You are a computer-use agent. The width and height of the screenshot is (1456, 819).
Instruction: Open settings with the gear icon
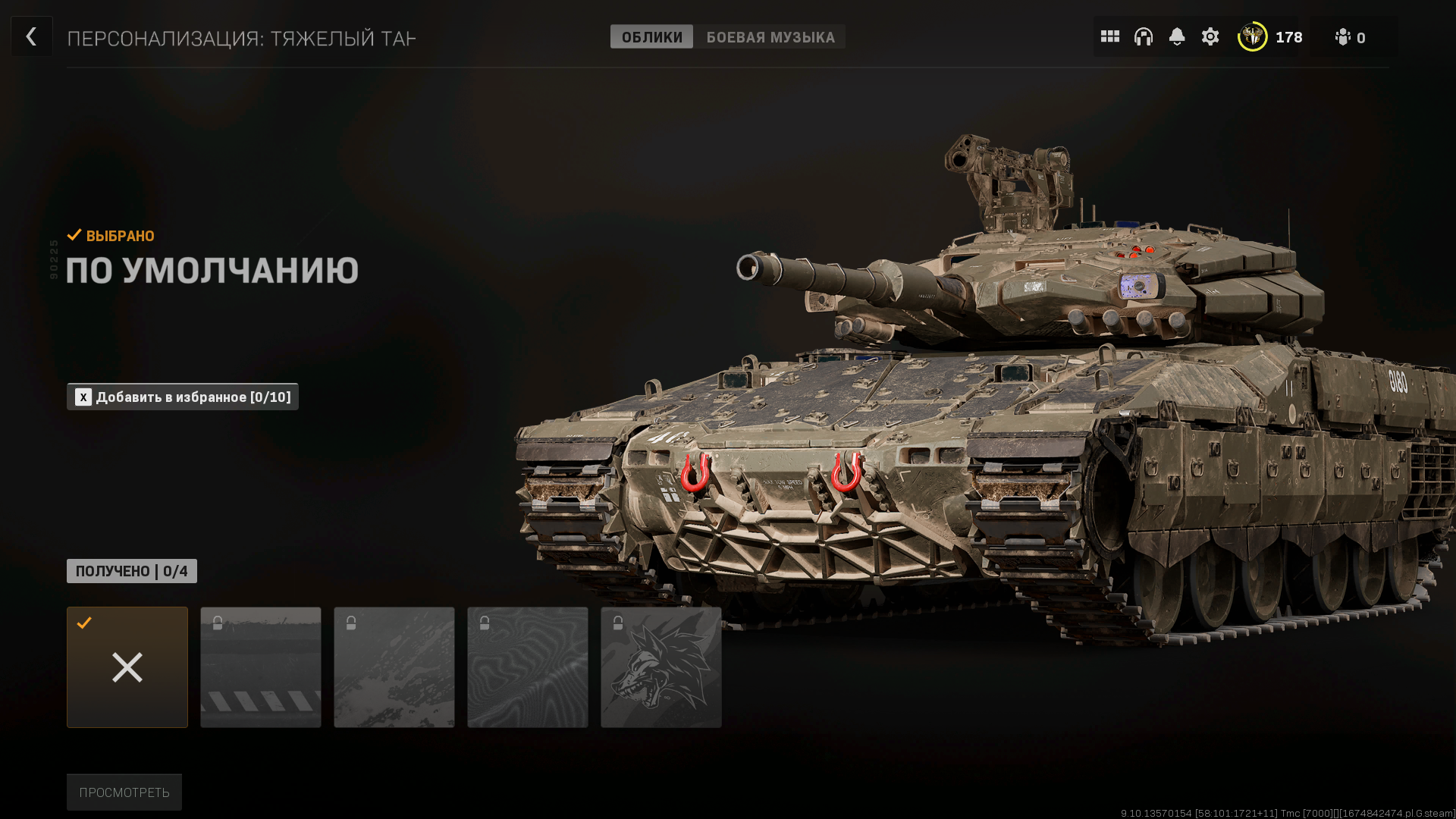pos(1210,36)
